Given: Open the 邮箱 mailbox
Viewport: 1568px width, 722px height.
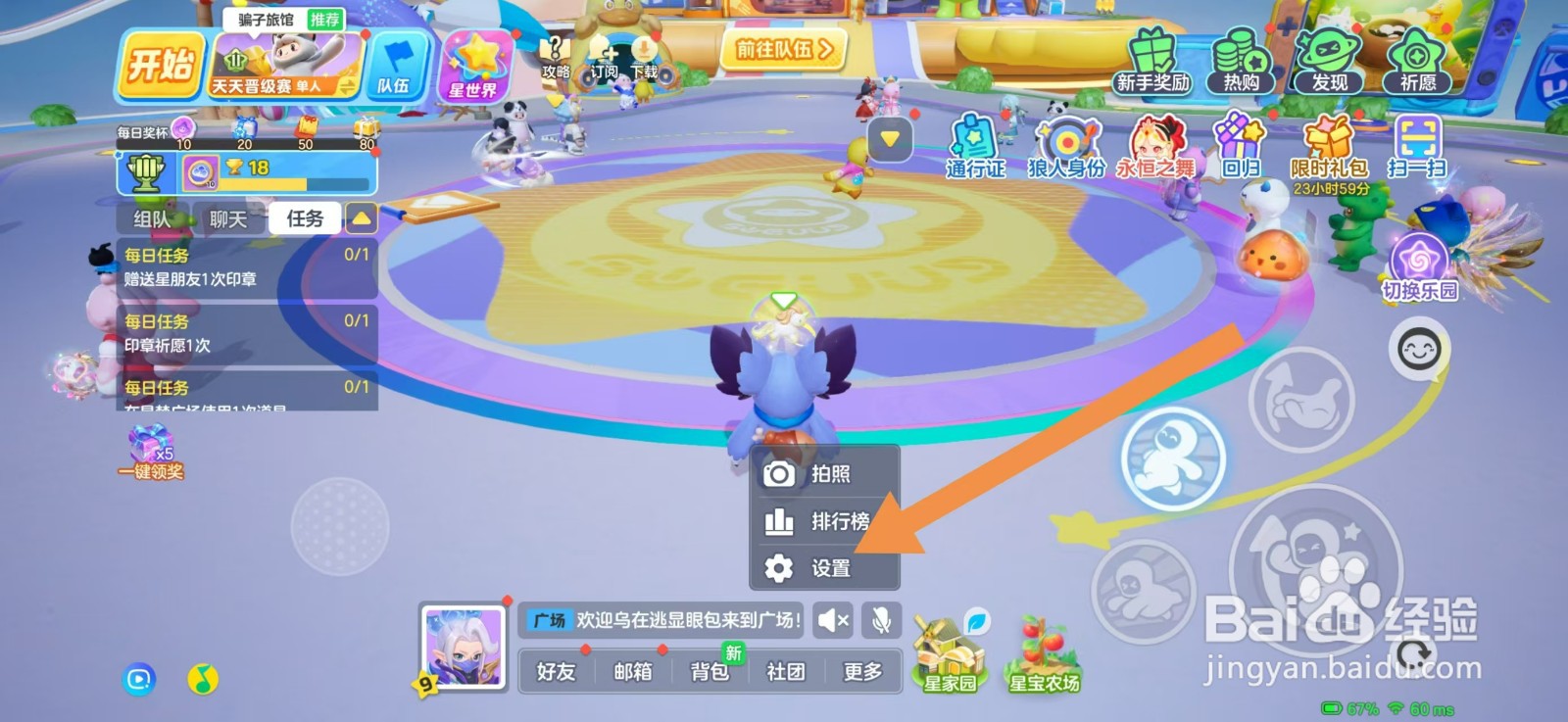Looking at the screenshot, I should 632,671.
